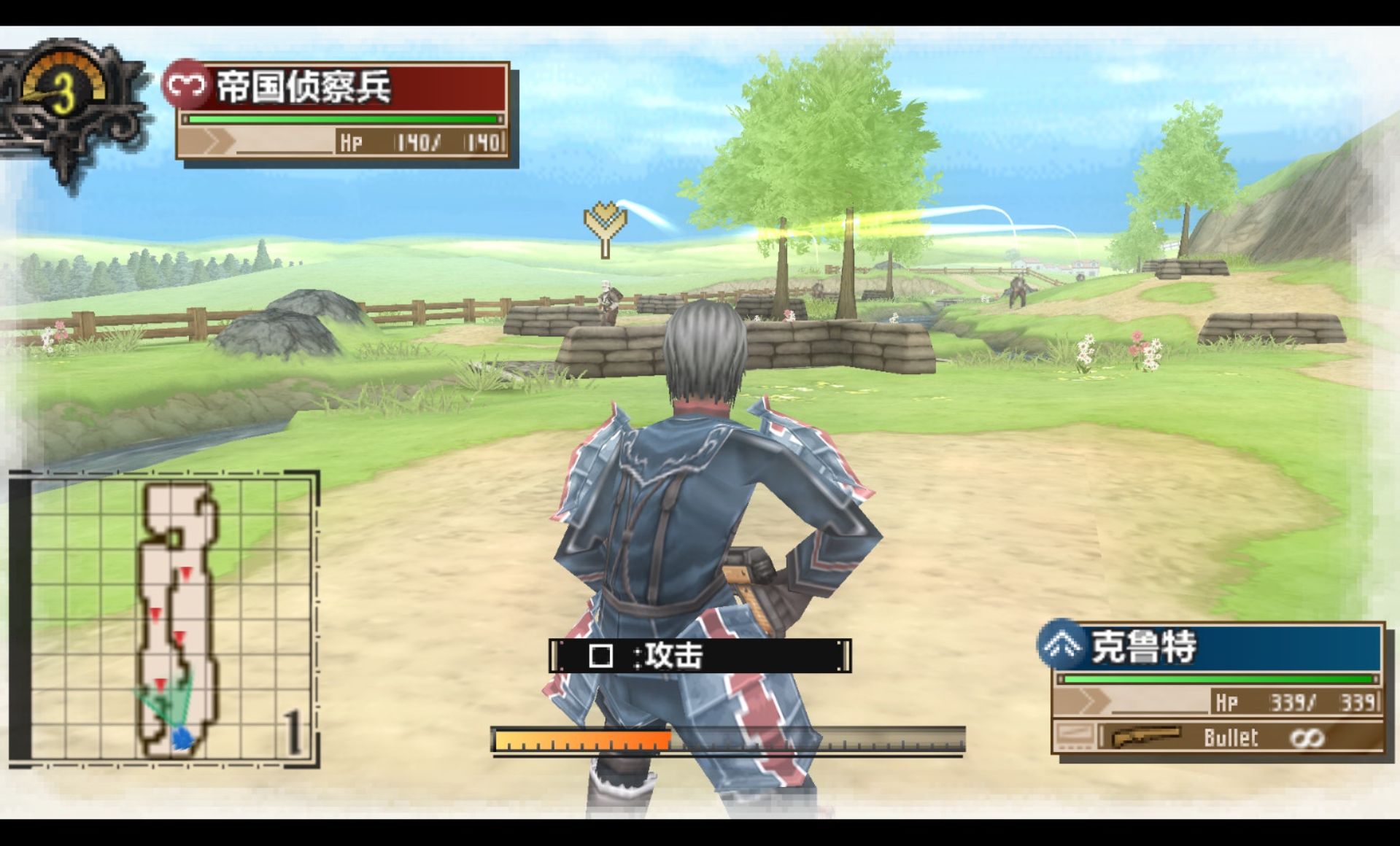Select the rifle weapon icon
1400x846 pixels.
click(x=1145, y=737)
